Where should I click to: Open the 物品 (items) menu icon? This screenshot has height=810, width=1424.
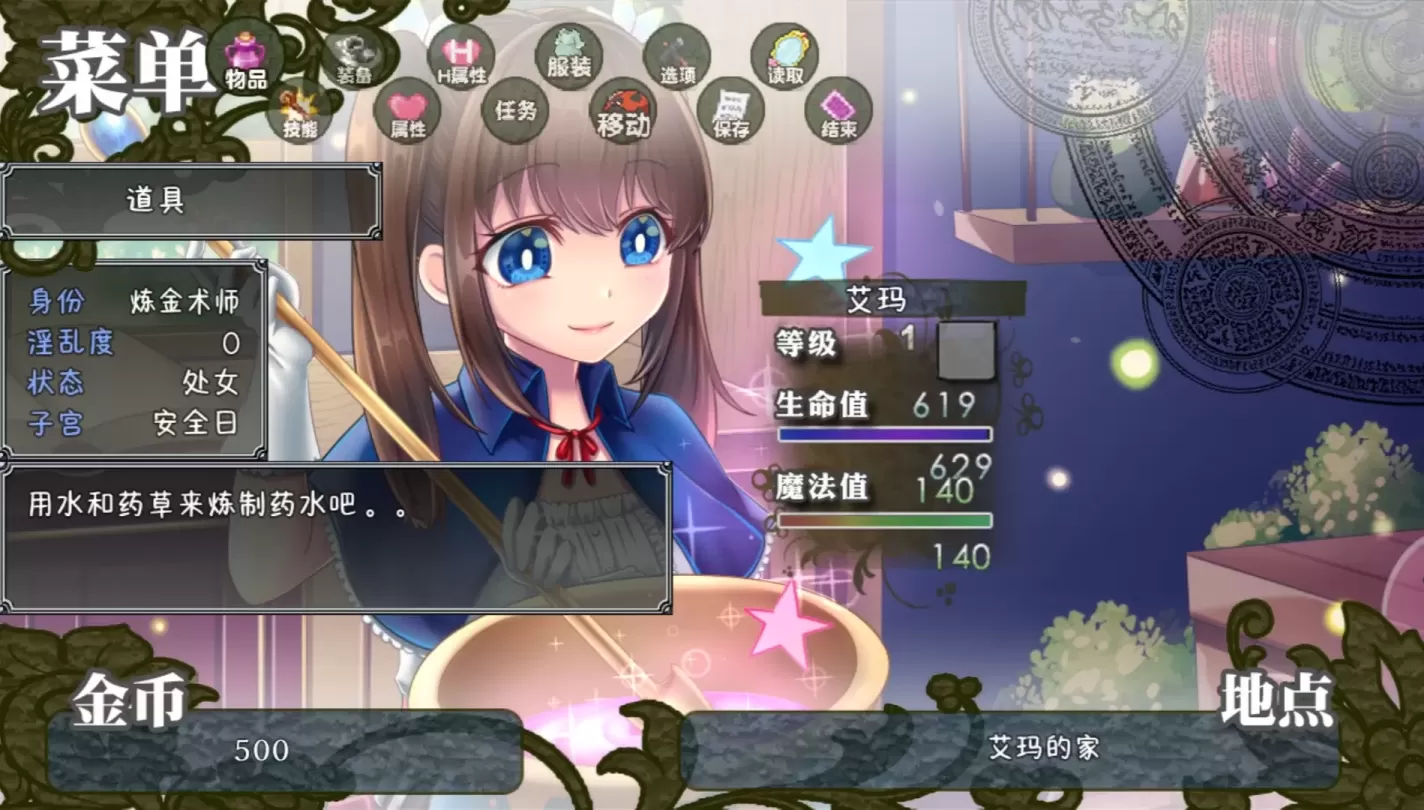pos(247,60)
